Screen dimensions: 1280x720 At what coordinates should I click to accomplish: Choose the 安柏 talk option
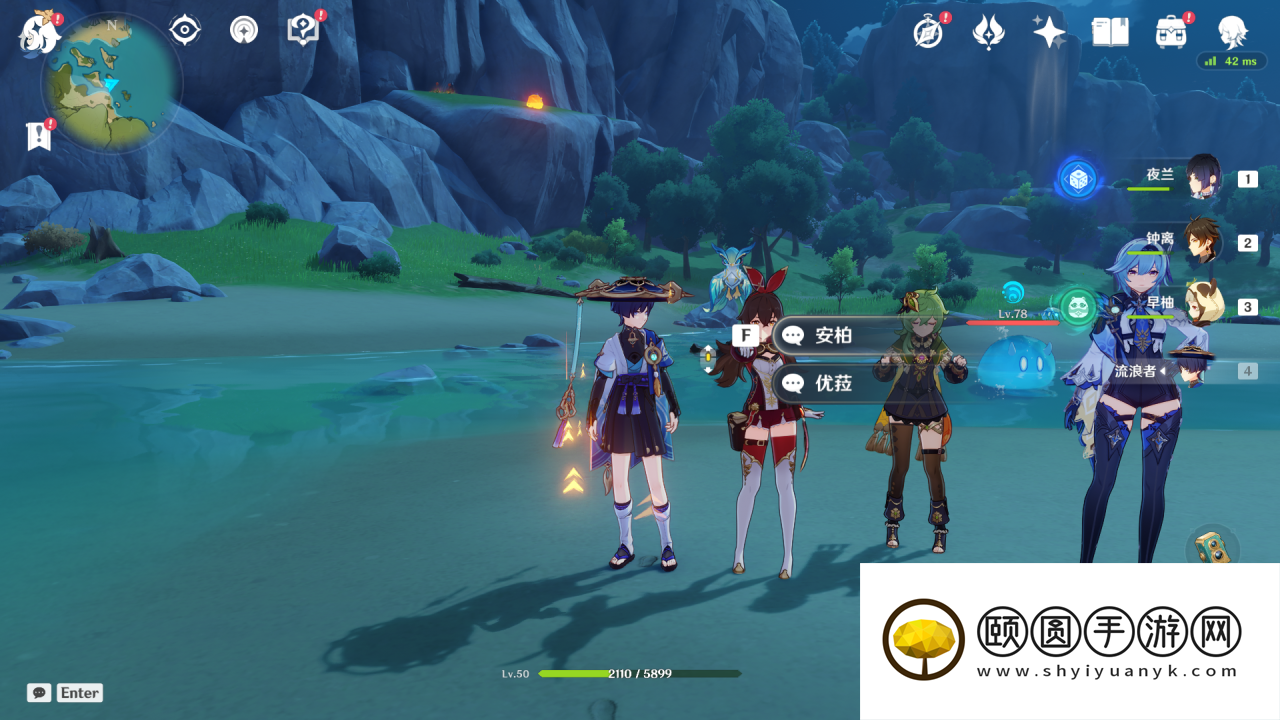tap(832, 335)
